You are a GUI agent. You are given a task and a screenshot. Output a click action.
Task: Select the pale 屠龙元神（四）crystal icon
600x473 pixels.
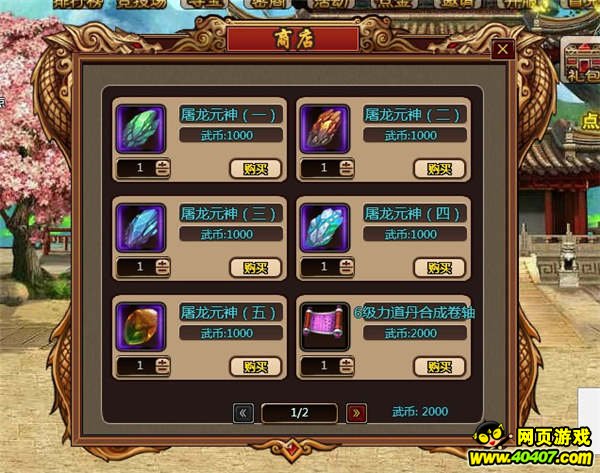click(324, 227)
